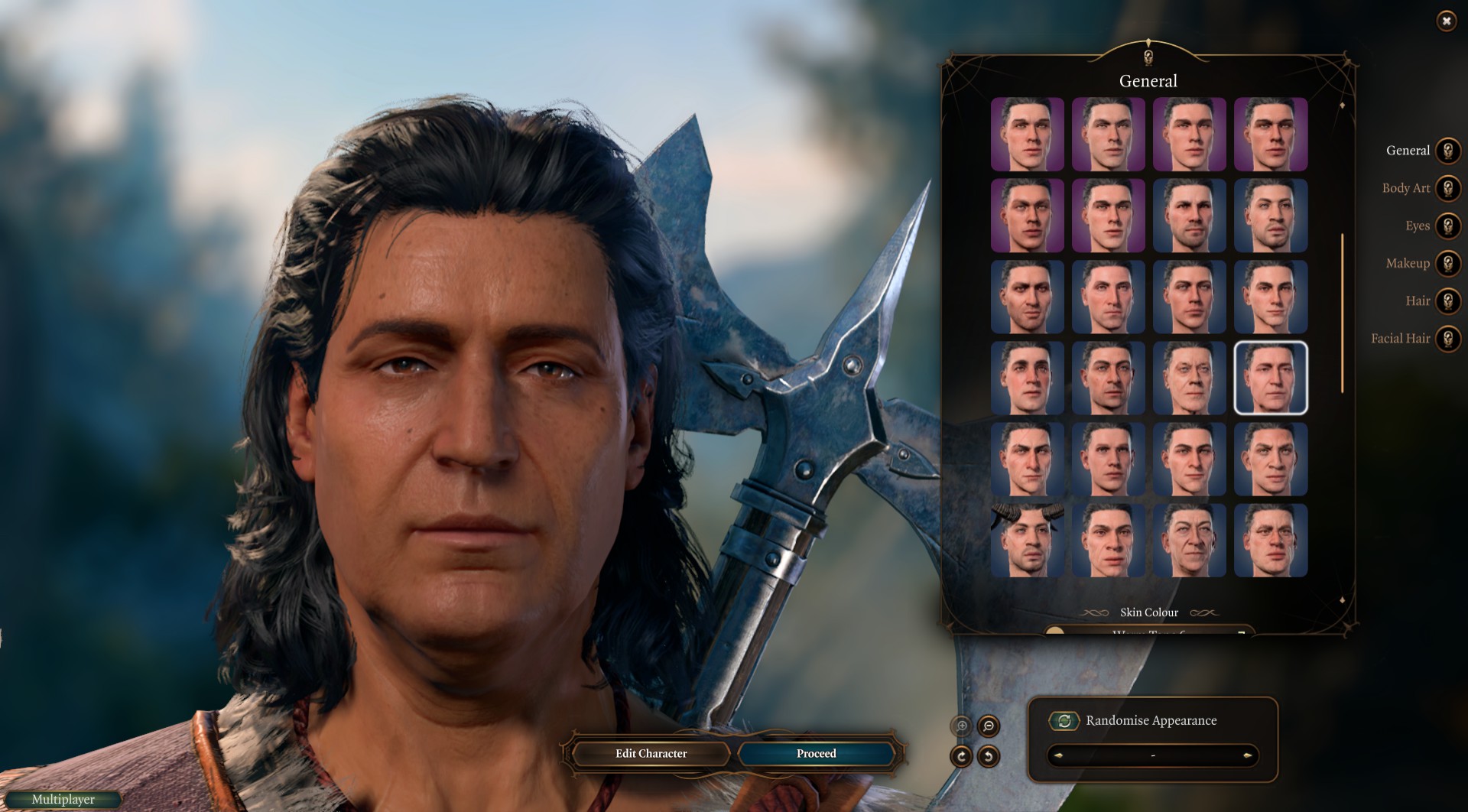
Task: Click the face list scrollbar
Action: [1342, 313]
